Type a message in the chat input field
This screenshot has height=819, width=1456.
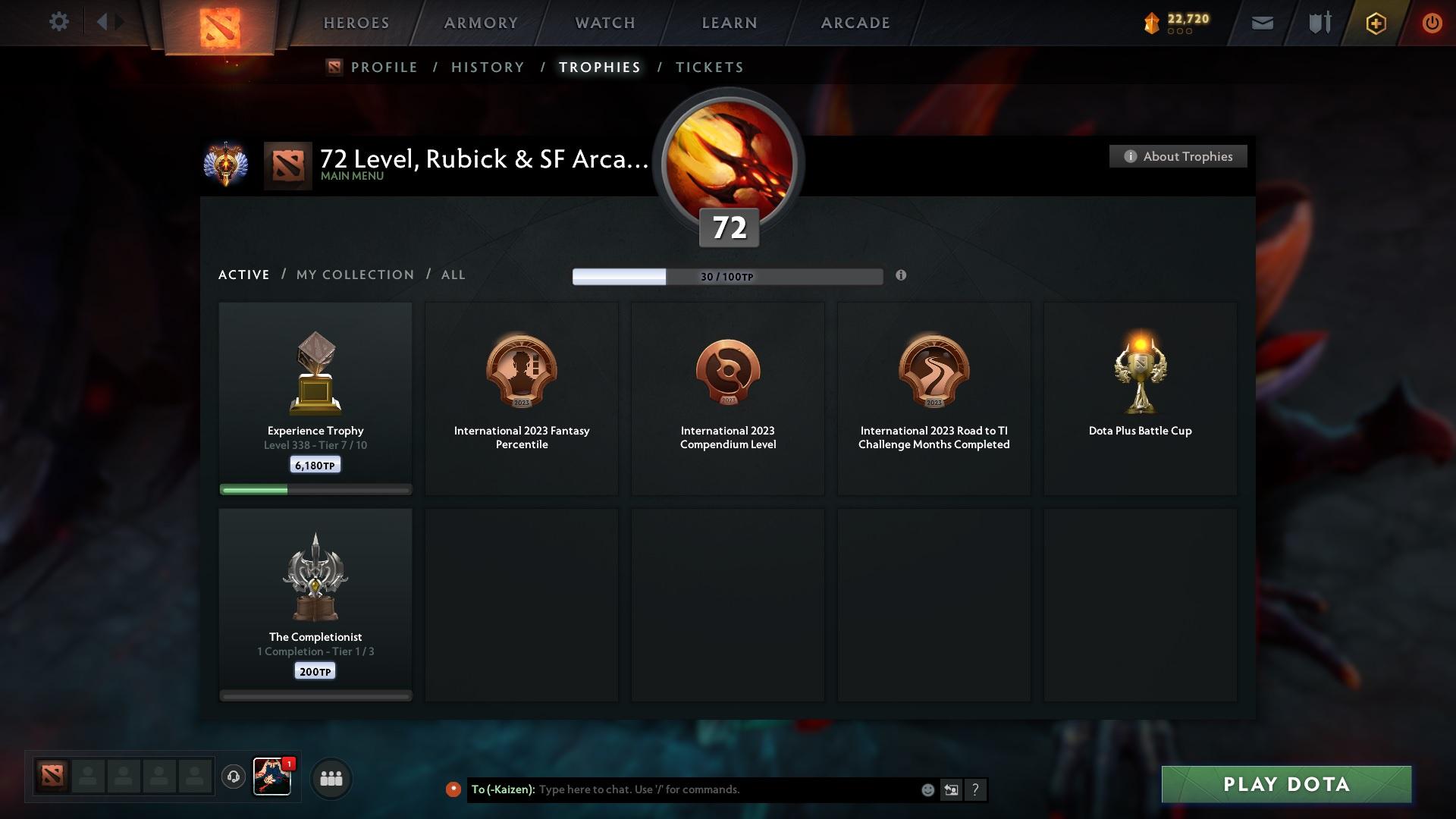click(x=720, y=789)
